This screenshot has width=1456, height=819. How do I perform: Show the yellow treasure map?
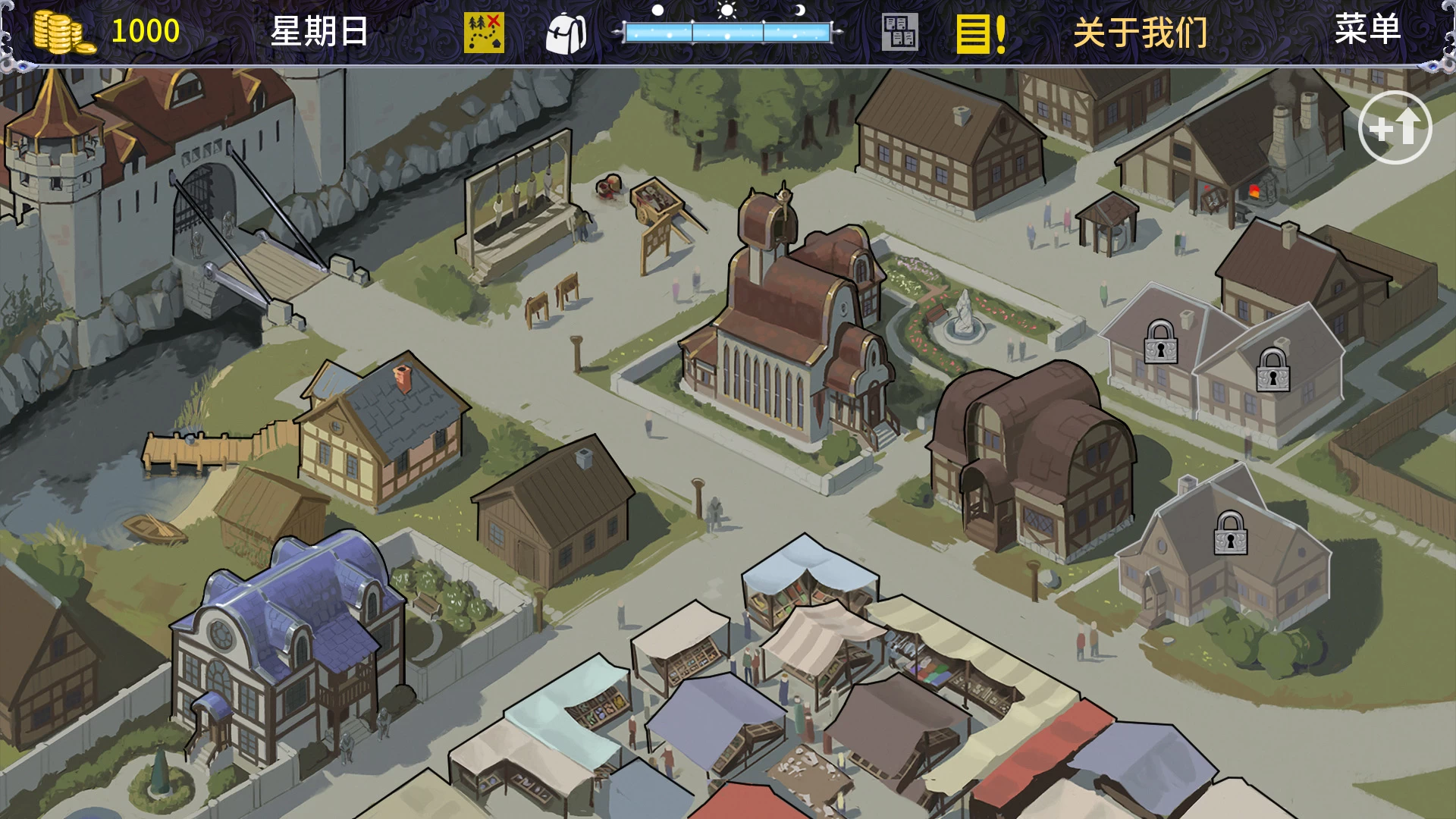[484, 33]
